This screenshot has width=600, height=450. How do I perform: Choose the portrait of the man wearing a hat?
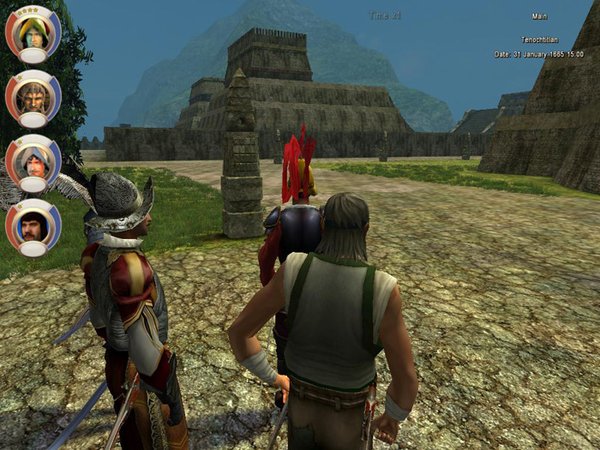33,160
